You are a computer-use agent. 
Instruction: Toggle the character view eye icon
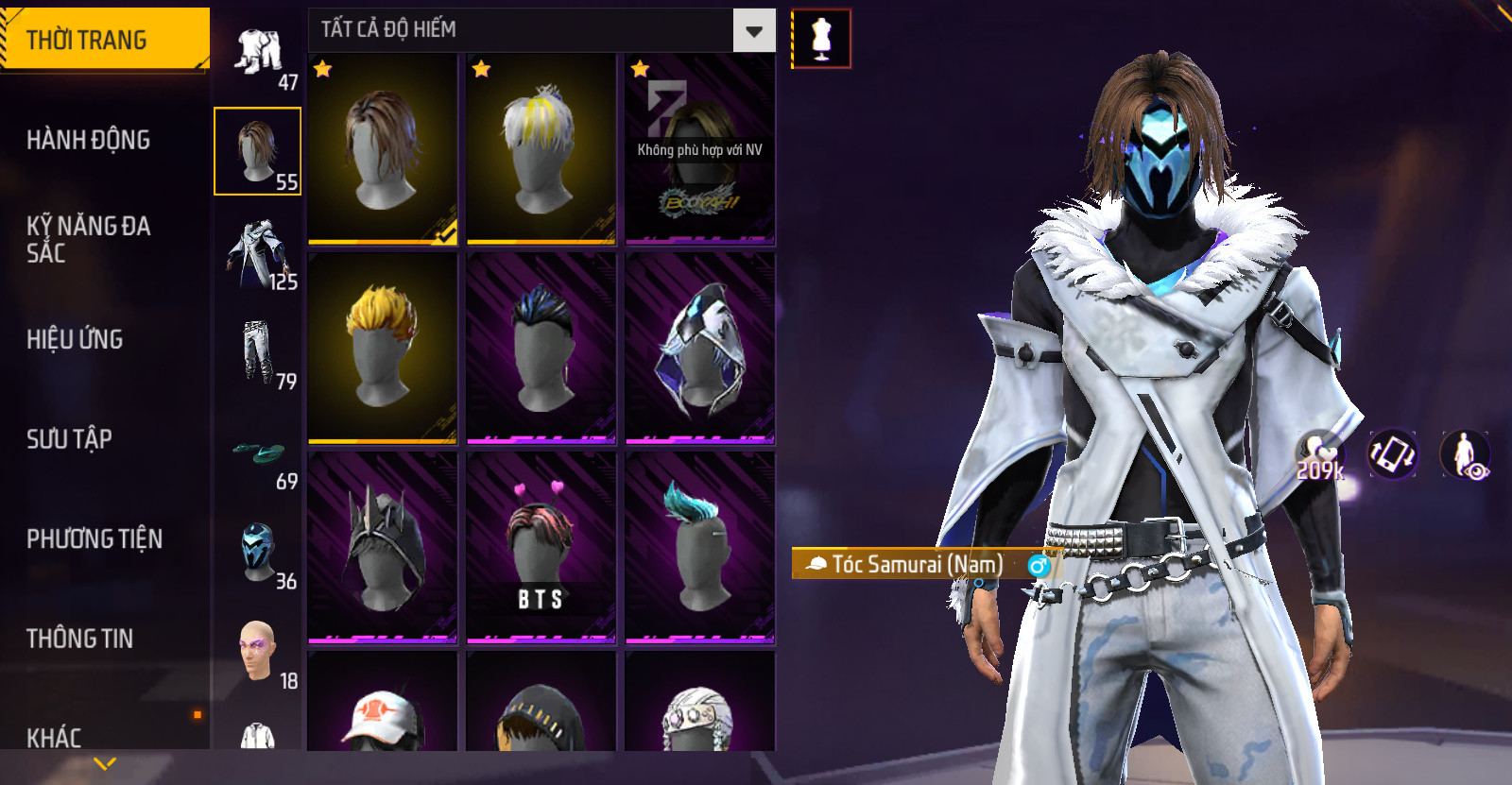click(x=1465, y=454)
